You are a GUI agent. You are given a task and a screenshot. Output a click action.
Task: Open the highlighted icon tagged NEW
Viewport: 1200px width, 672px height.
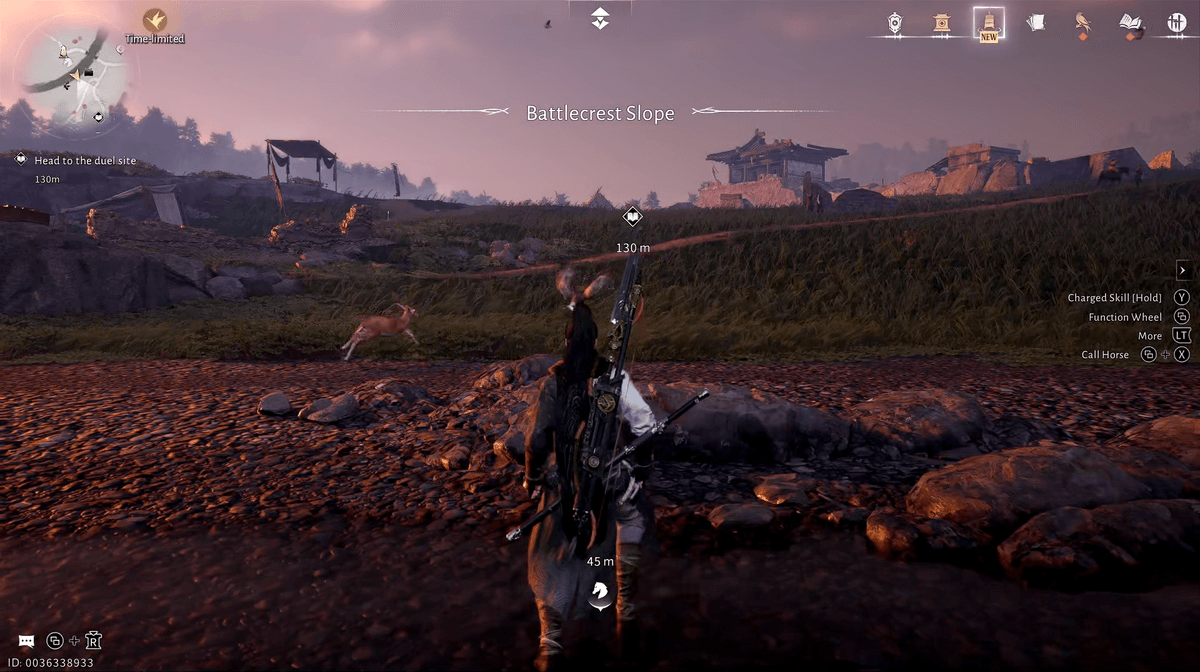click(989, 23)
